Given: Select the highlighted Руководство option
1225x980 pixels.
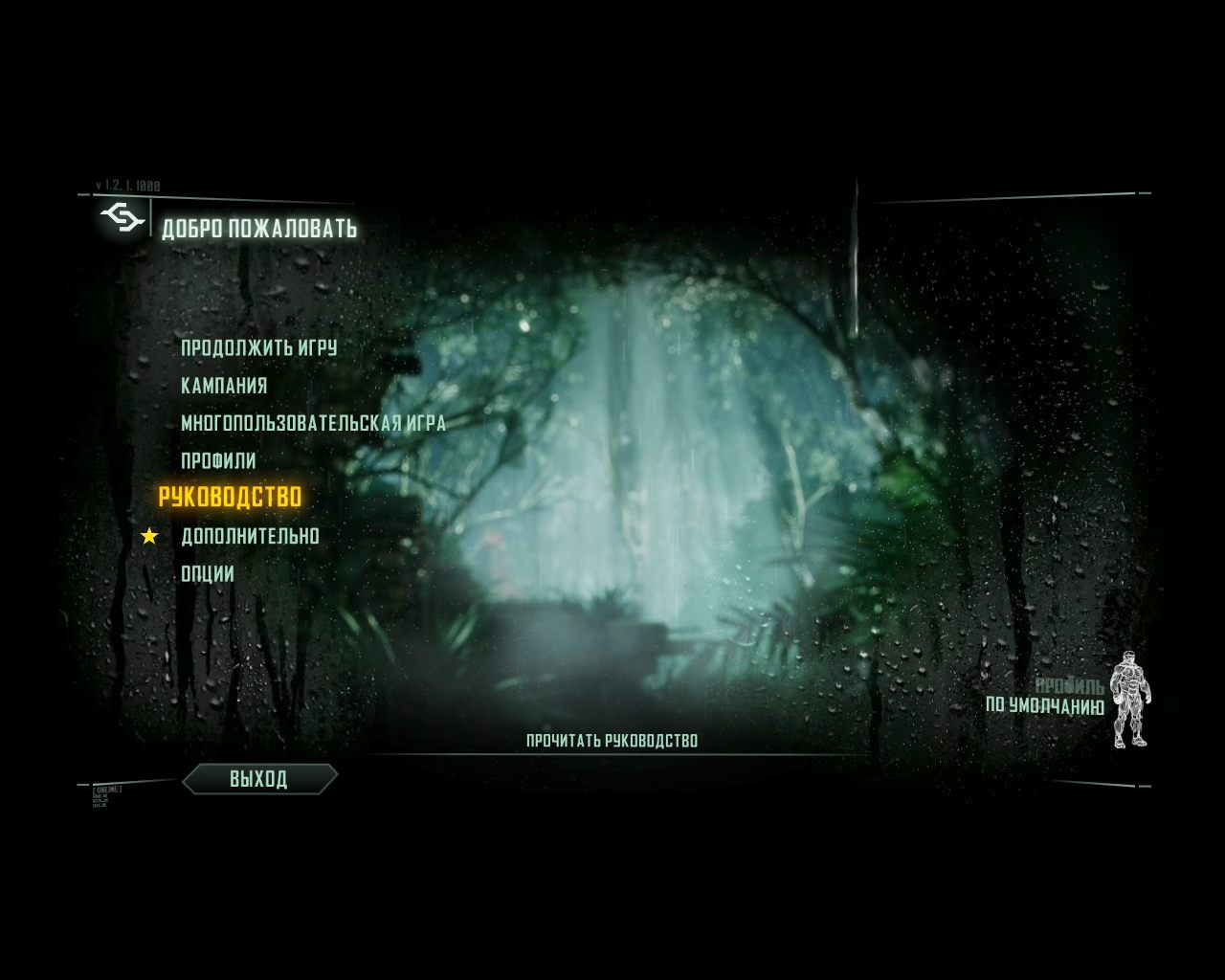Looking at the screenshot, I should 233,496.
